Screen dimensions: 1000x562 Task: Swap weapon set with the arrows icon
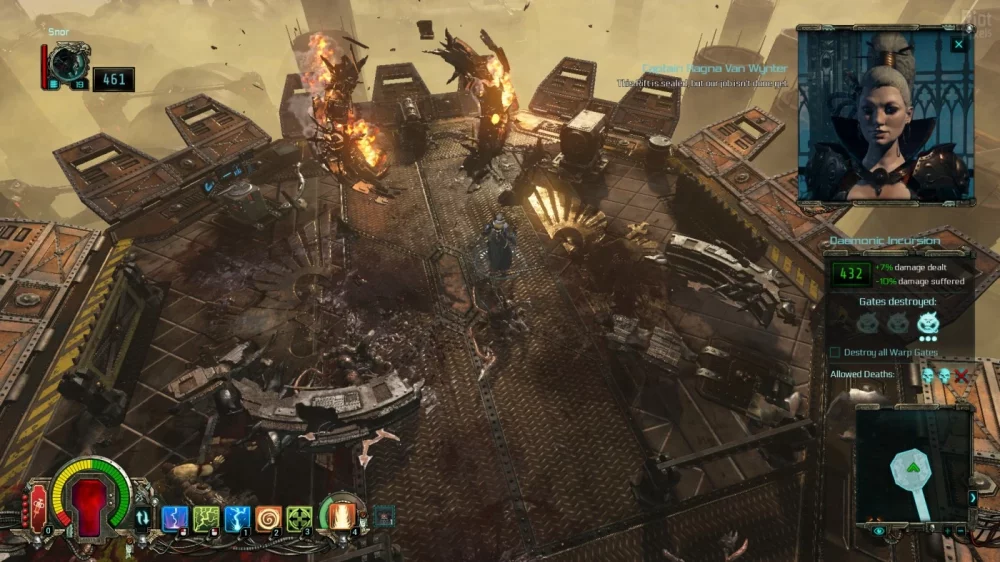click(142, 517)
